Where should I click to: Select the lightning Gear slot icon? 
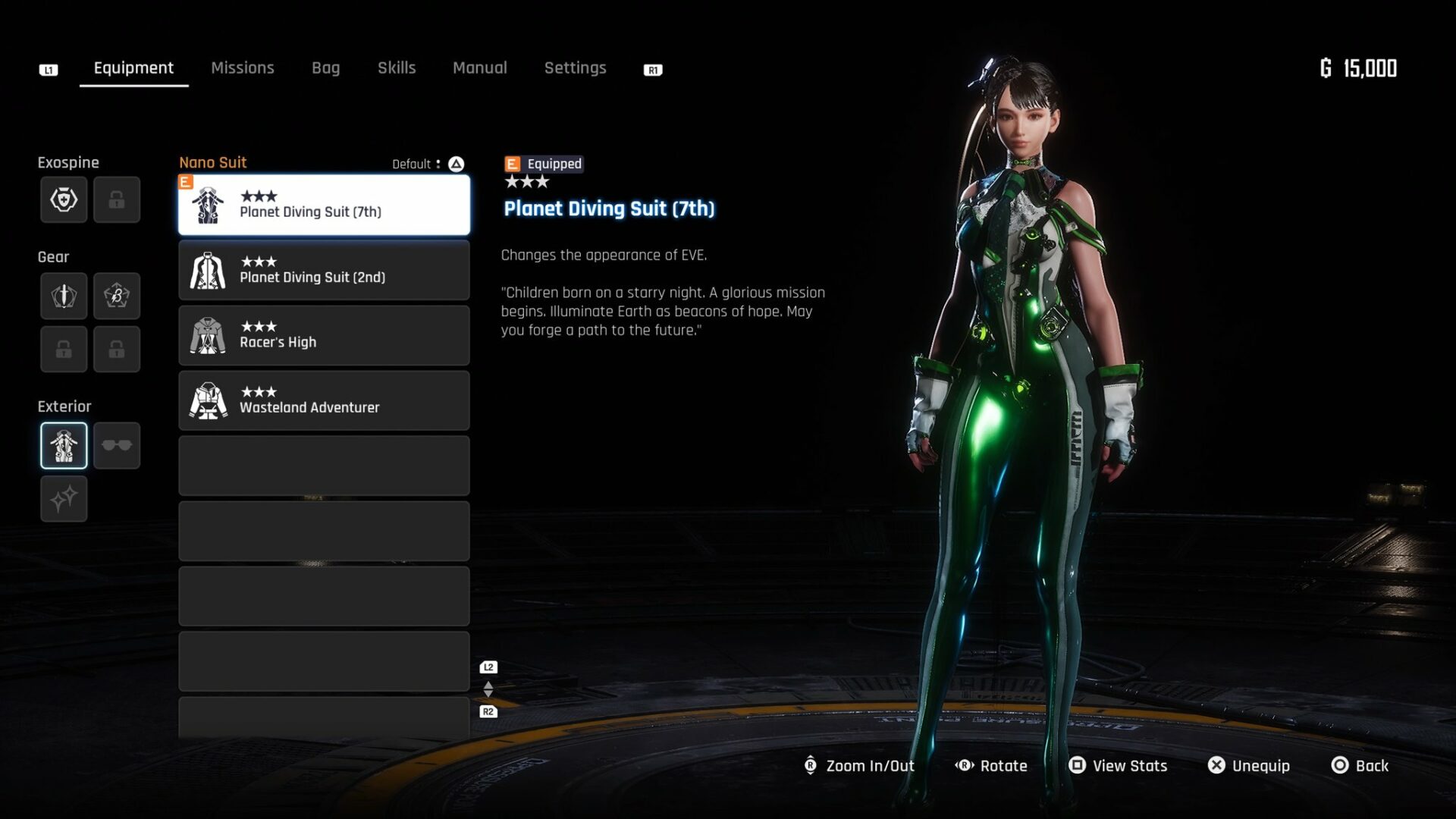pyautogui.click(x=117, y=296)
